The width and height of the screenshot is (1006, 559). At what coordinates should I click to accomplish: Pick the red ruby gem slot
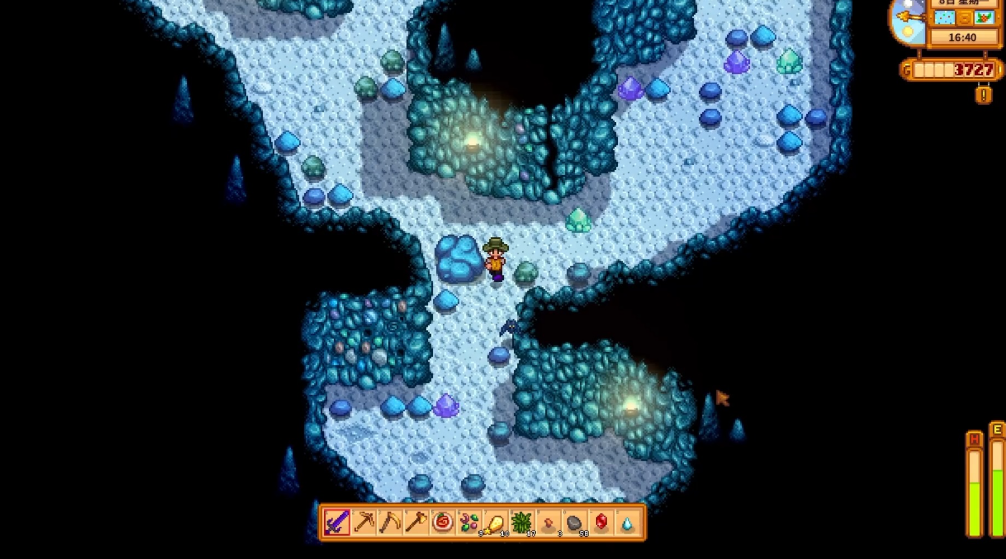click(600, 522)
